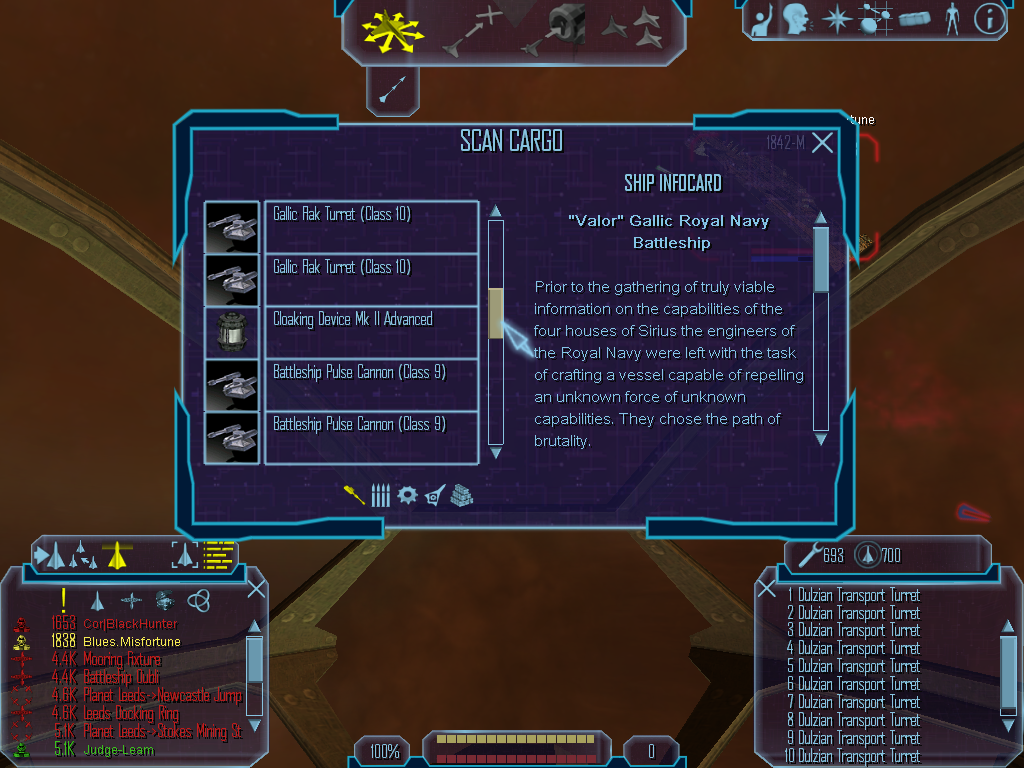Image resolution: width=1024 pixels, height=768 pixels.
Task: Activate the dock maneuver icon
Action: [x=558, y=29]
